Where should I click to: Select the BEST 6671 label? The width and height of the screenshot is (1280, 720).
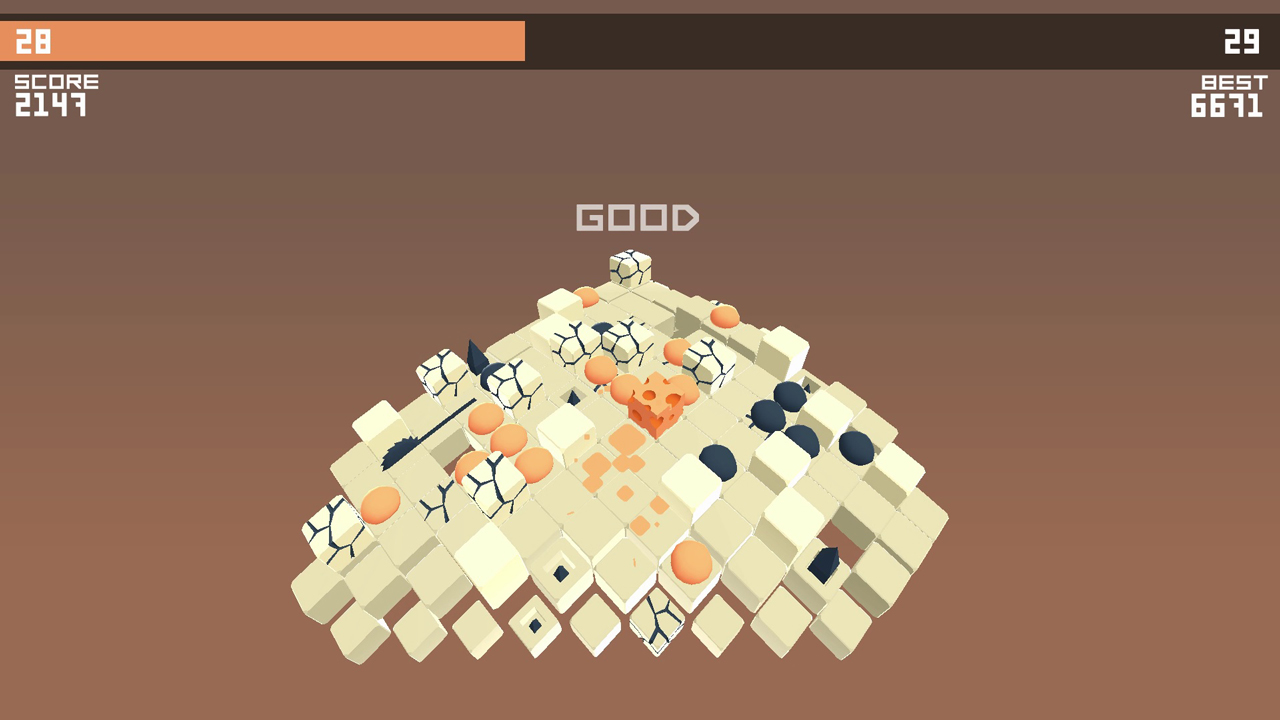click(x=1230, y=95)
